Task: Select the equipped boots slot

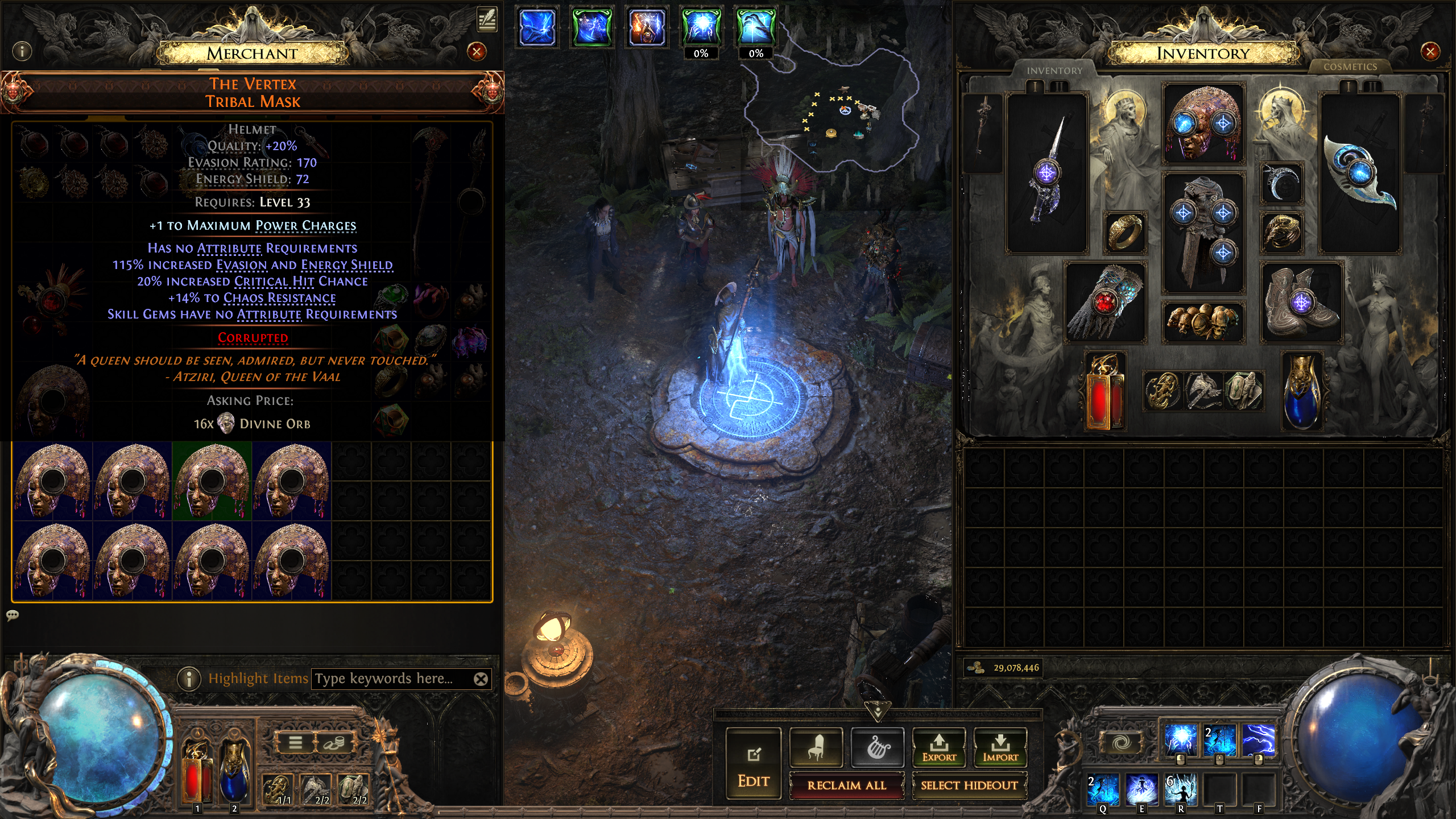Action: point(1301,303)
